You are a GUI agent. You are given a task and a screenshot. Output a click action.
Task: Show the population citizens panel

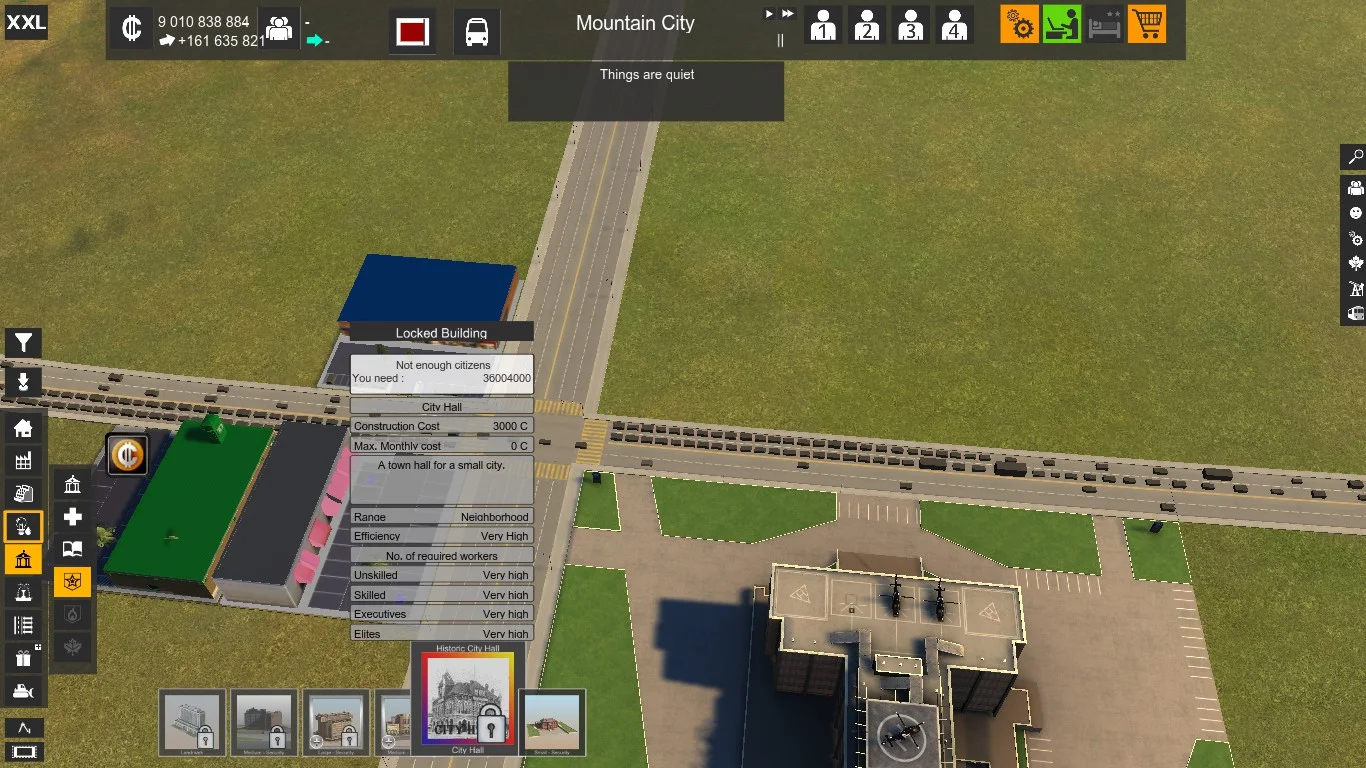279,29
